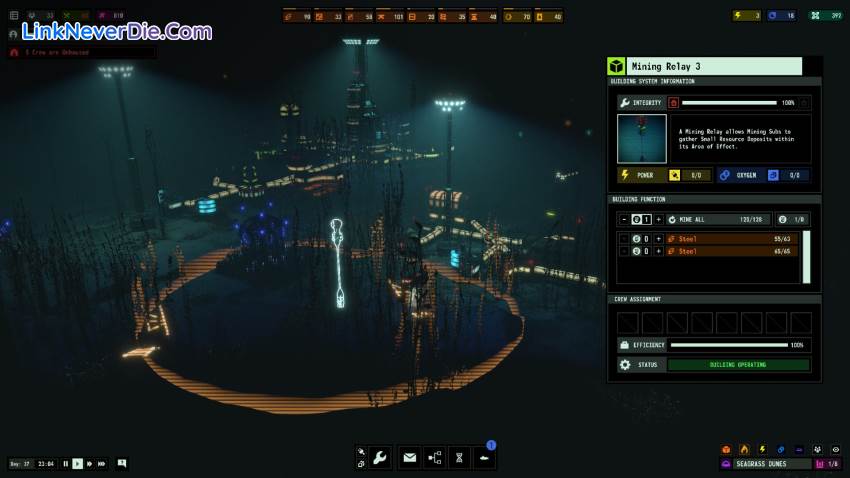Image resolution: width=850 pixels, height=478 pixels.
Task: Open the submarine button with notification
Action: click(484, 457)
